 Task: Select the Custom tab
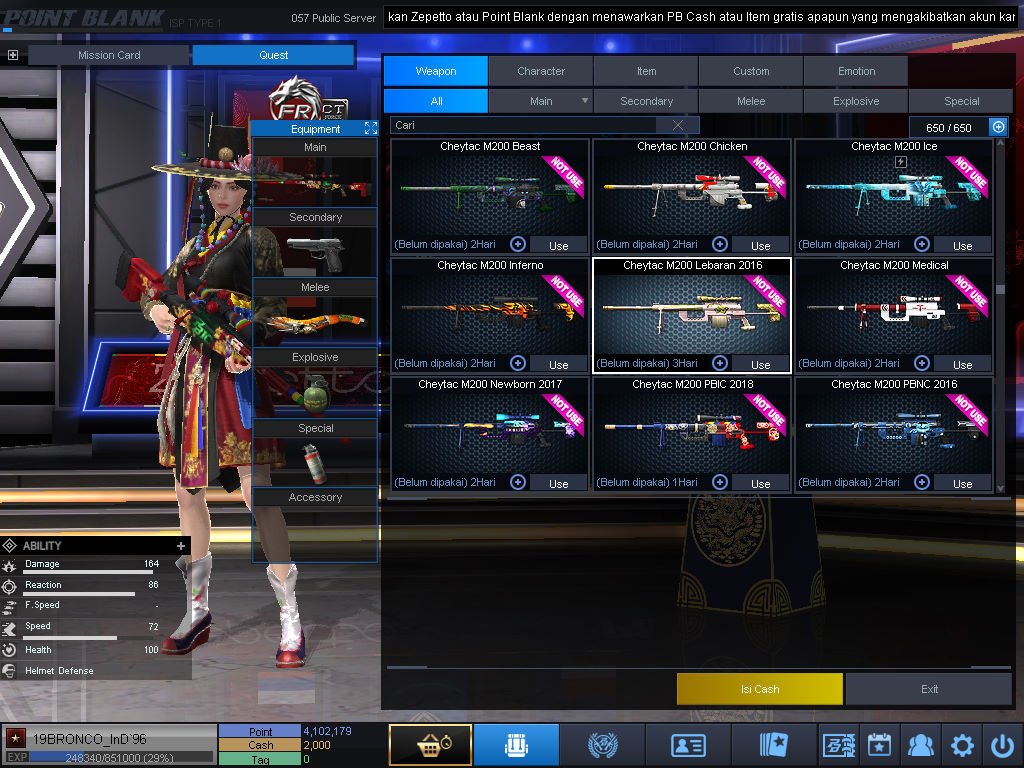pyautogui.click(x=751, y=71)
